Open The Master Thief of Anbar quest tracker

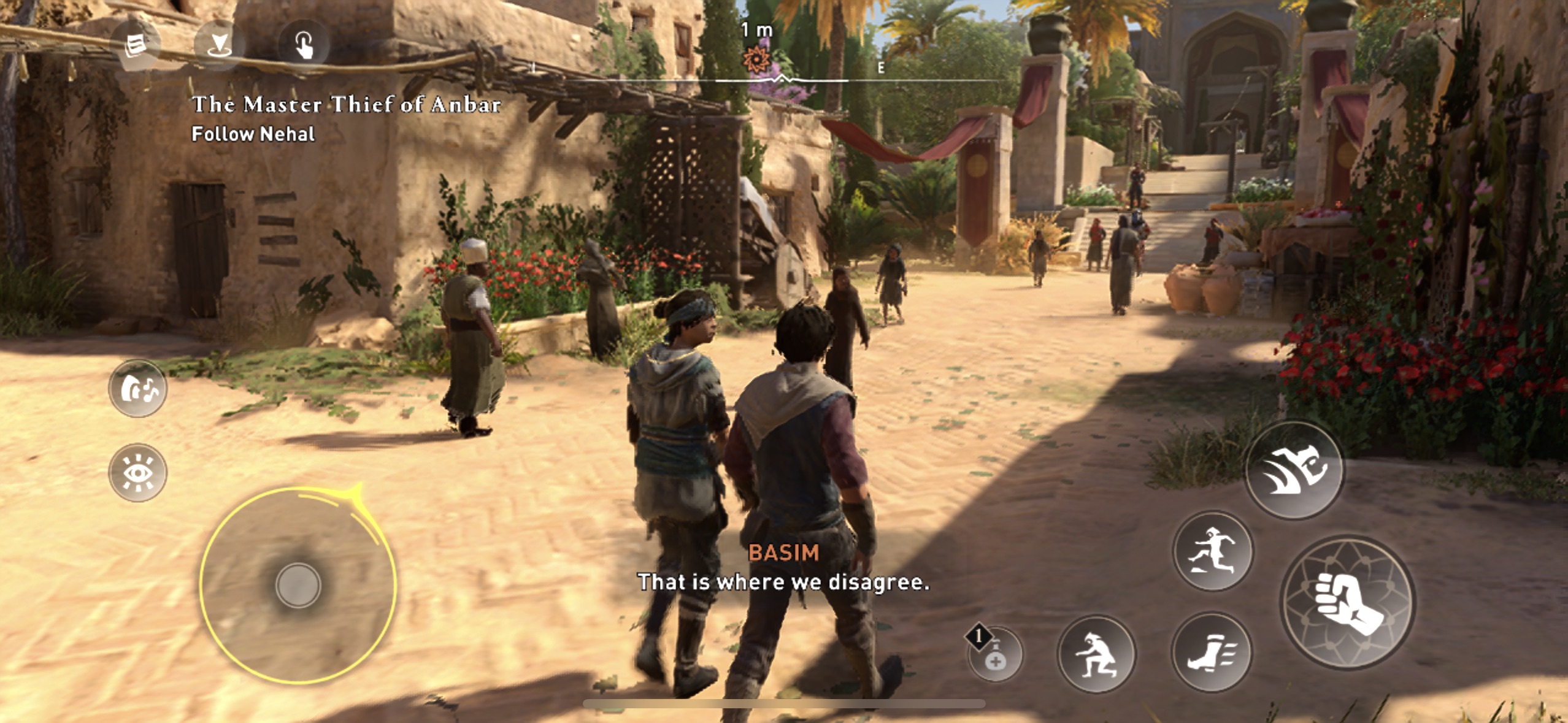coord(347,105)
